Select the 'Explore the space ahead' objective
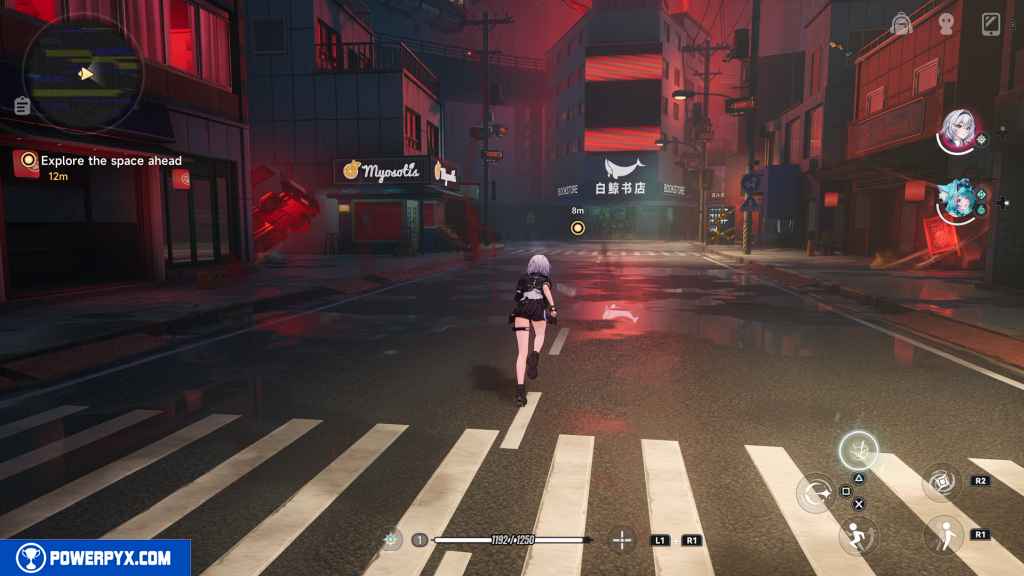Screen dimensions: 1024x576 (110, 160)
